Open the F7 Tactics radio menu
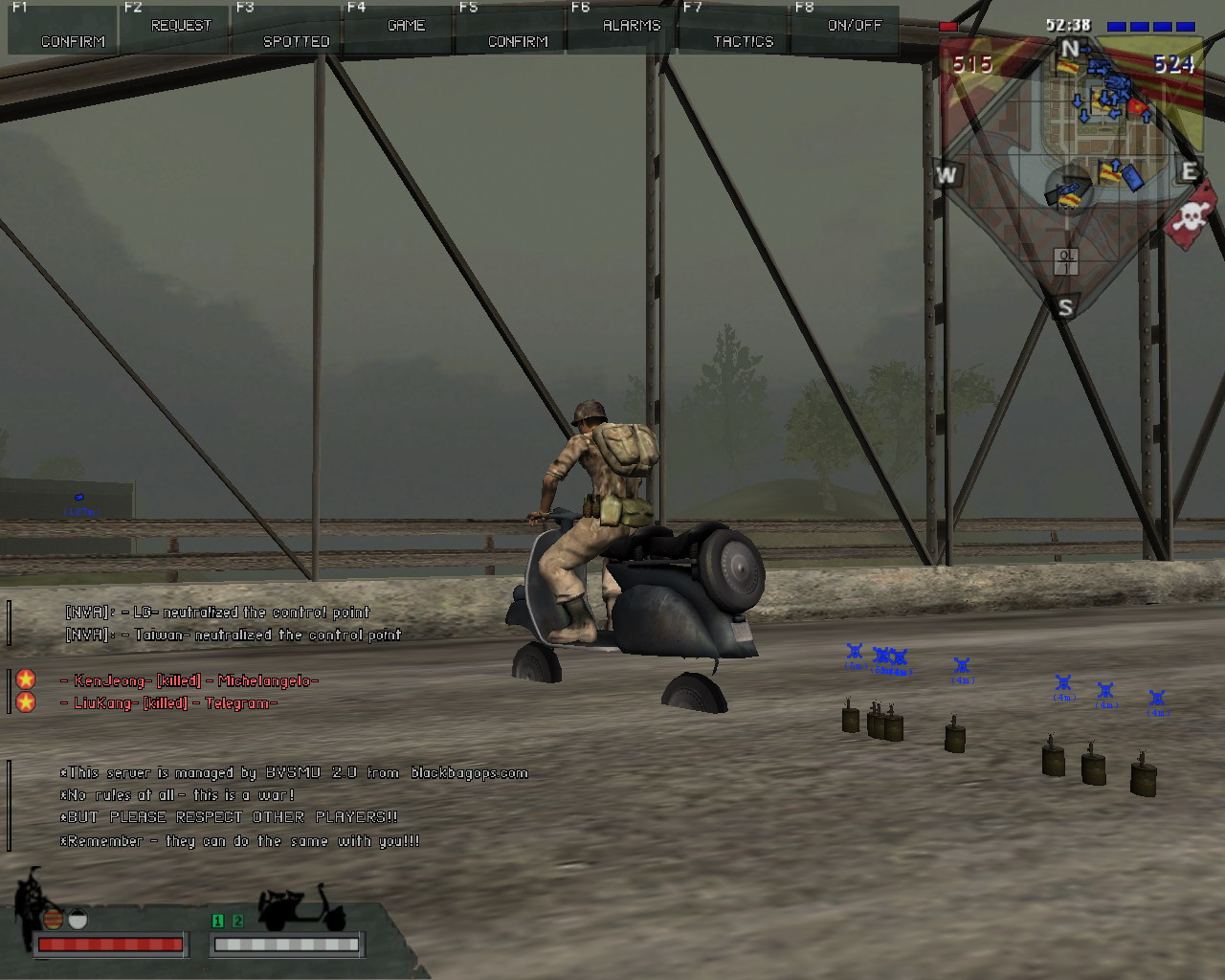1225x980 pixels. point(735,29)
